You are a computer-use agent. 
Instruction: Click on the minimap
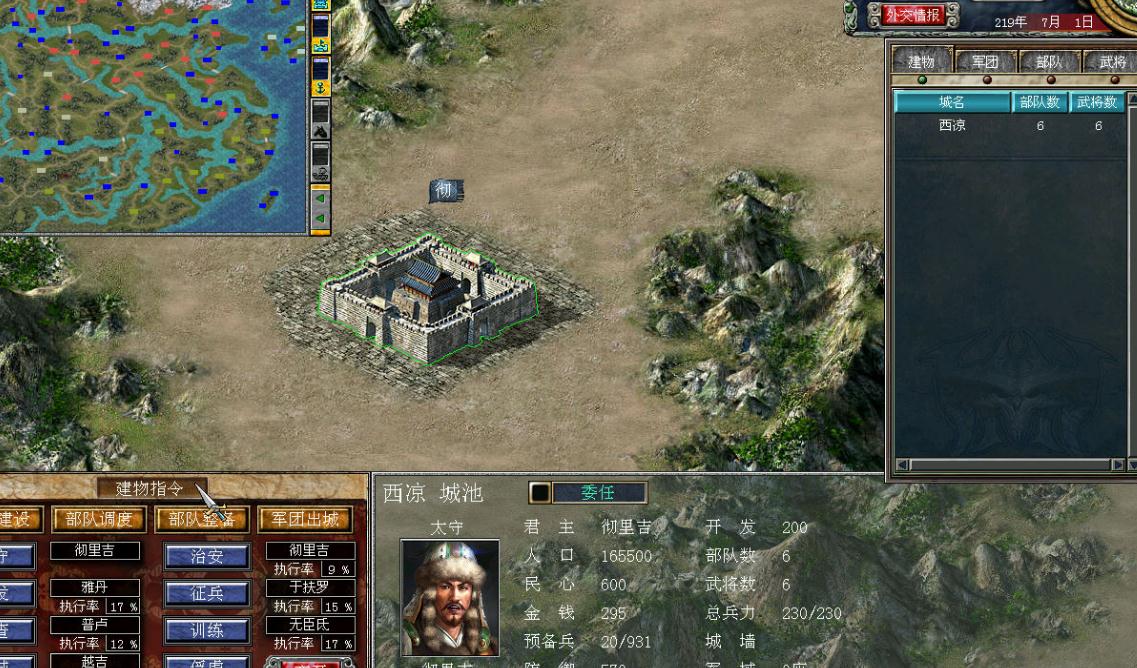click(x=150, y=115)
